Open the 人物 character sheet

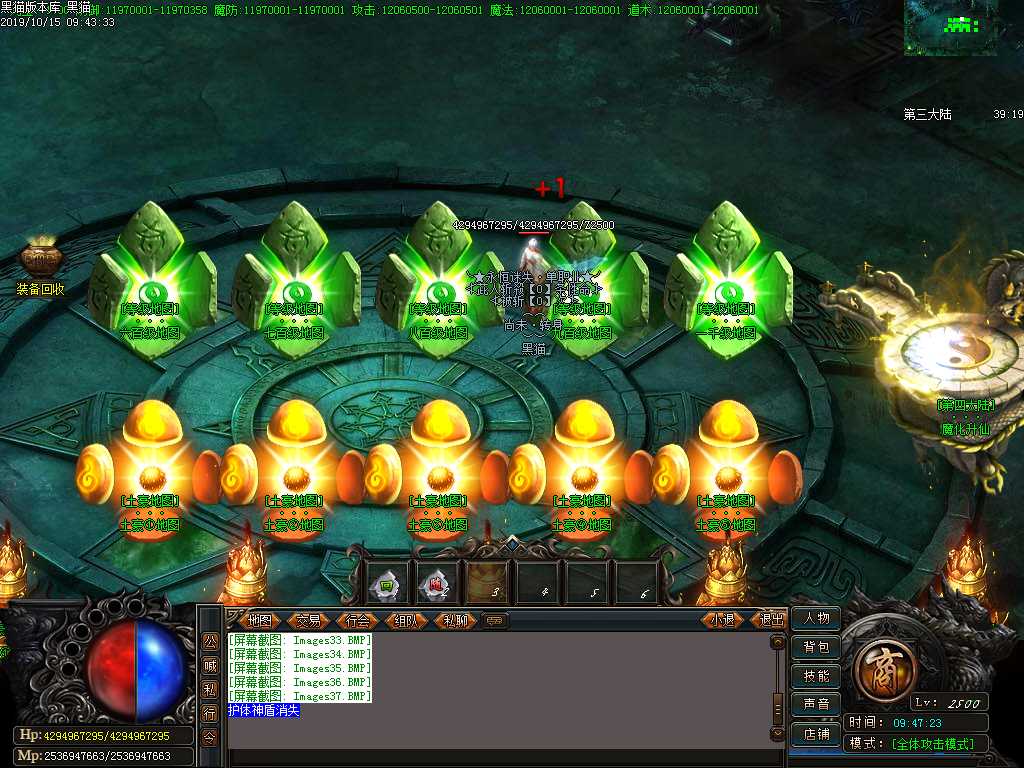816,619
